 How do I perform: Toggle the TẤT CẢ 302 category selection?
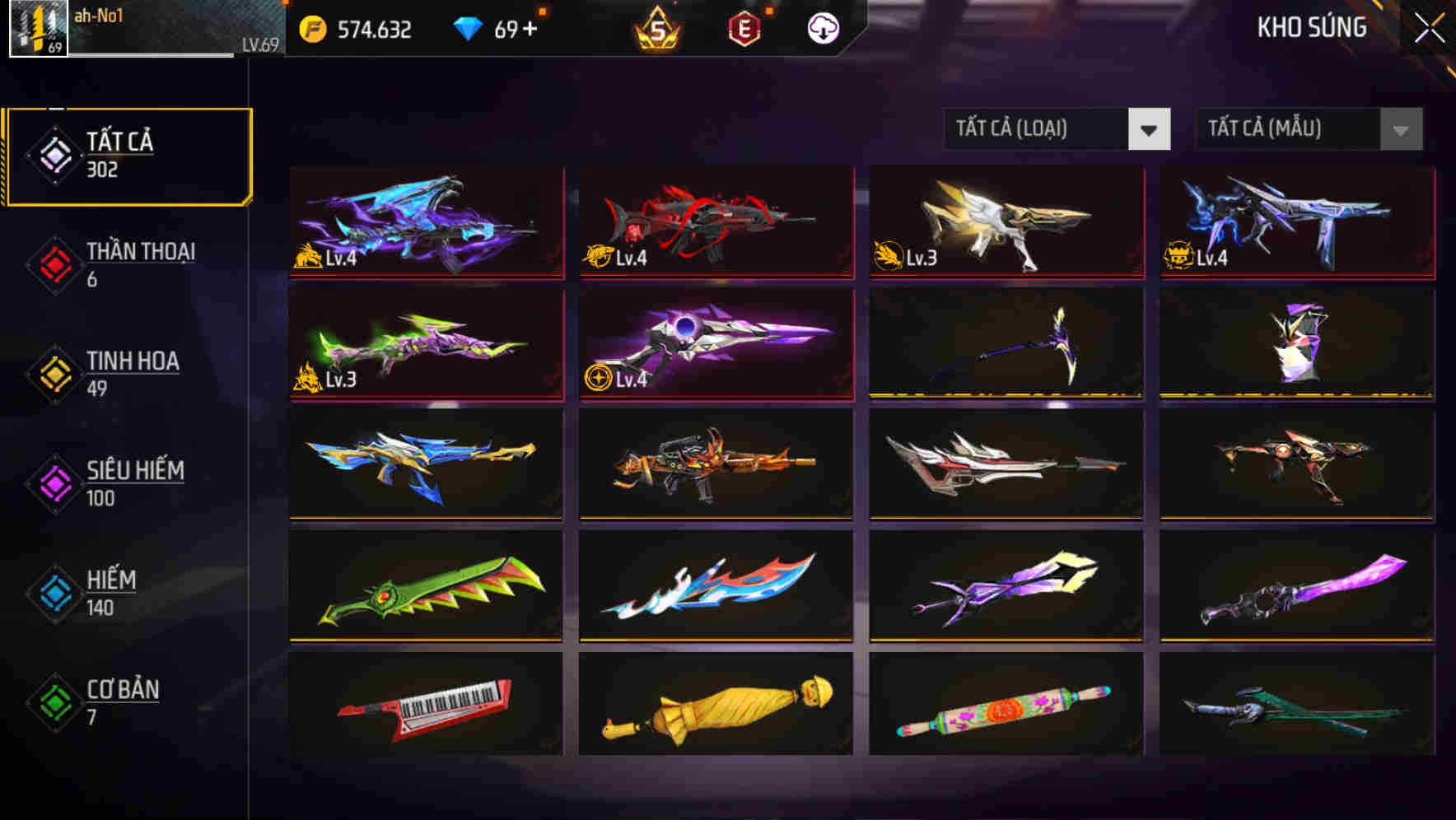point(128,153)
